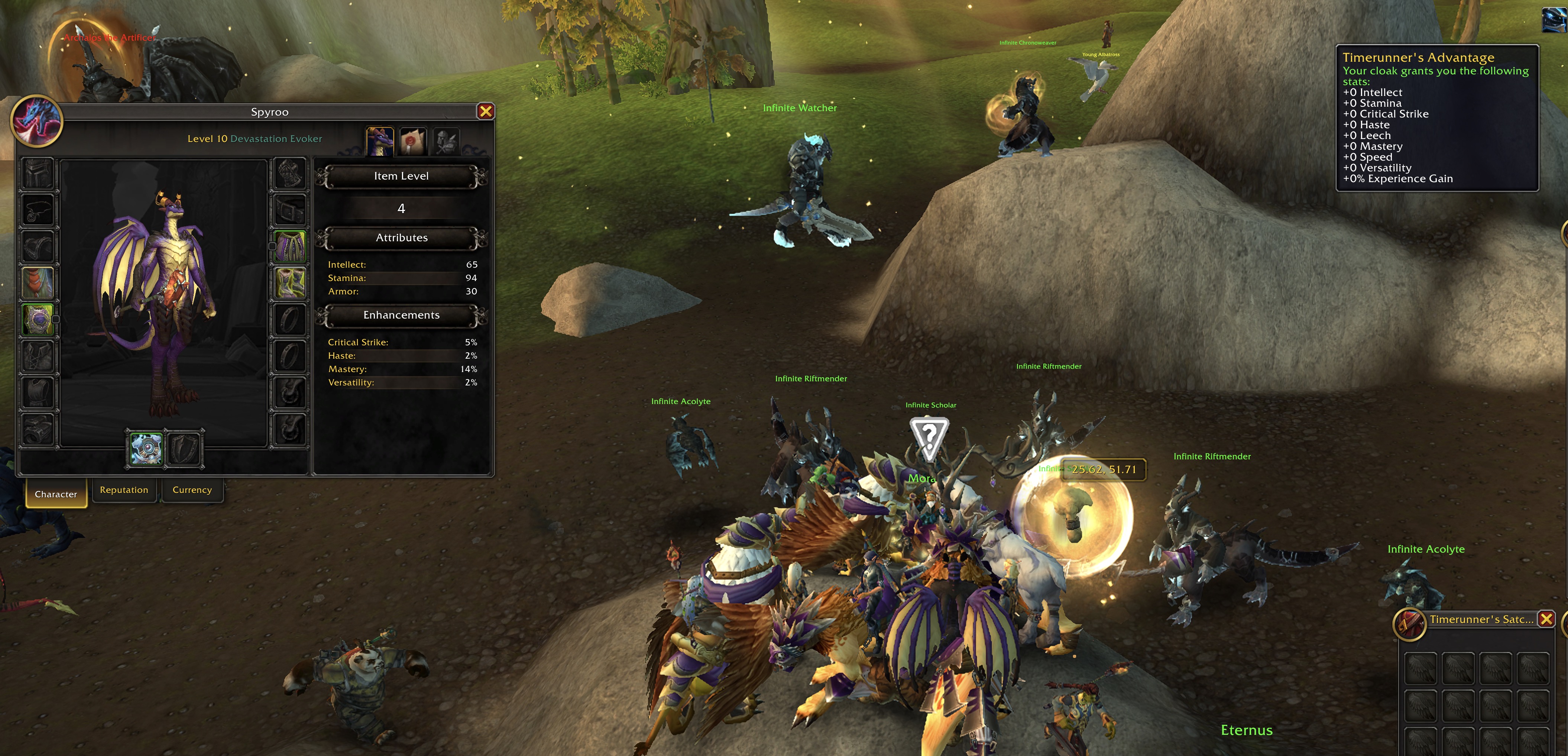Image resolution: width=1568 pixels, height=756 pixels.
Task: Select the equipped legs armor slot
Action: coord(290,246)
